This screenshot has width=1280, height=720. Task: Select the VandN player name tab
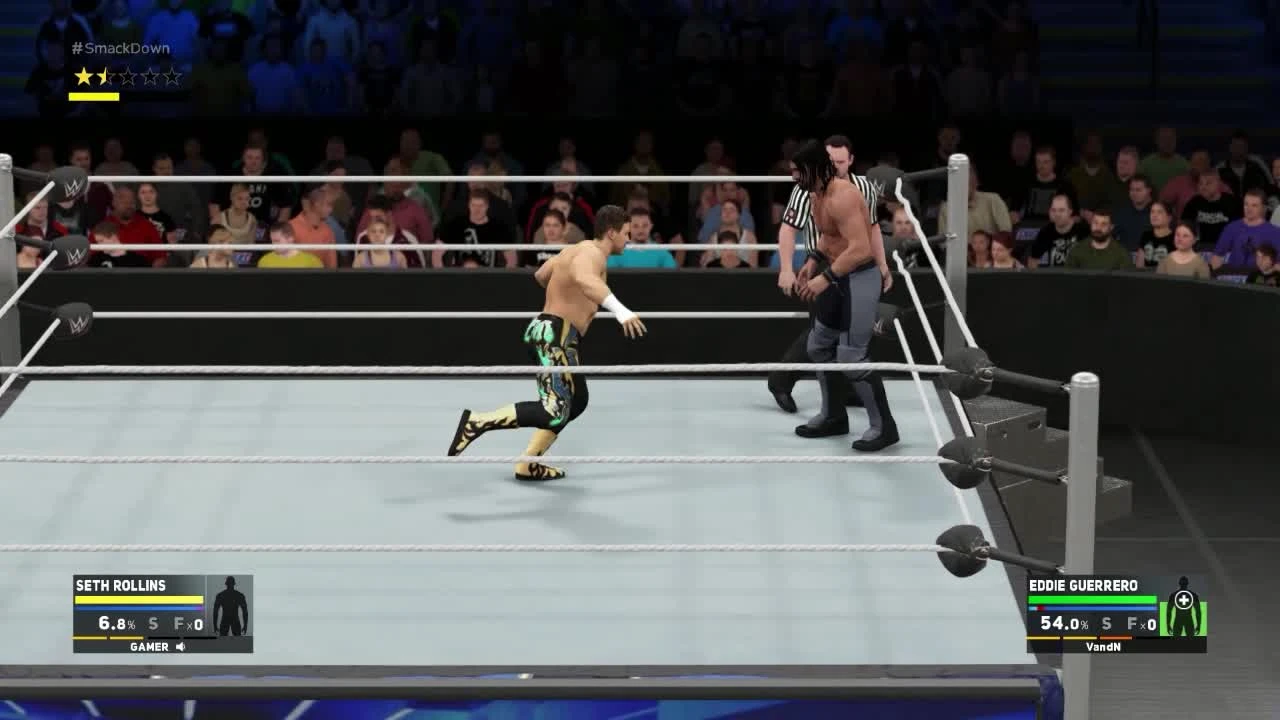point(1104,646)
